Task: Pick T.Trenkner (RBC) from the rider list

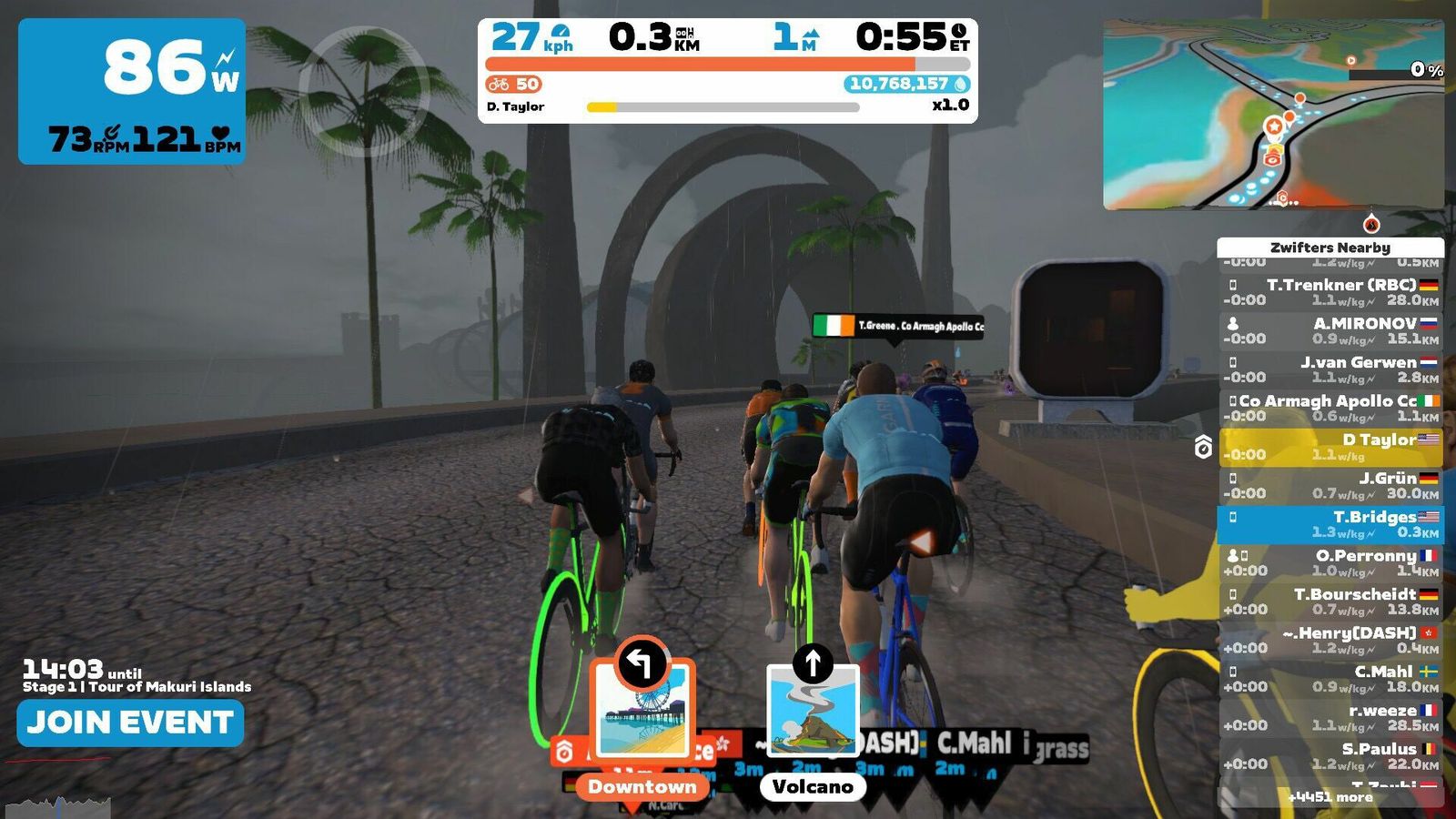Action: click(1330, 292)
